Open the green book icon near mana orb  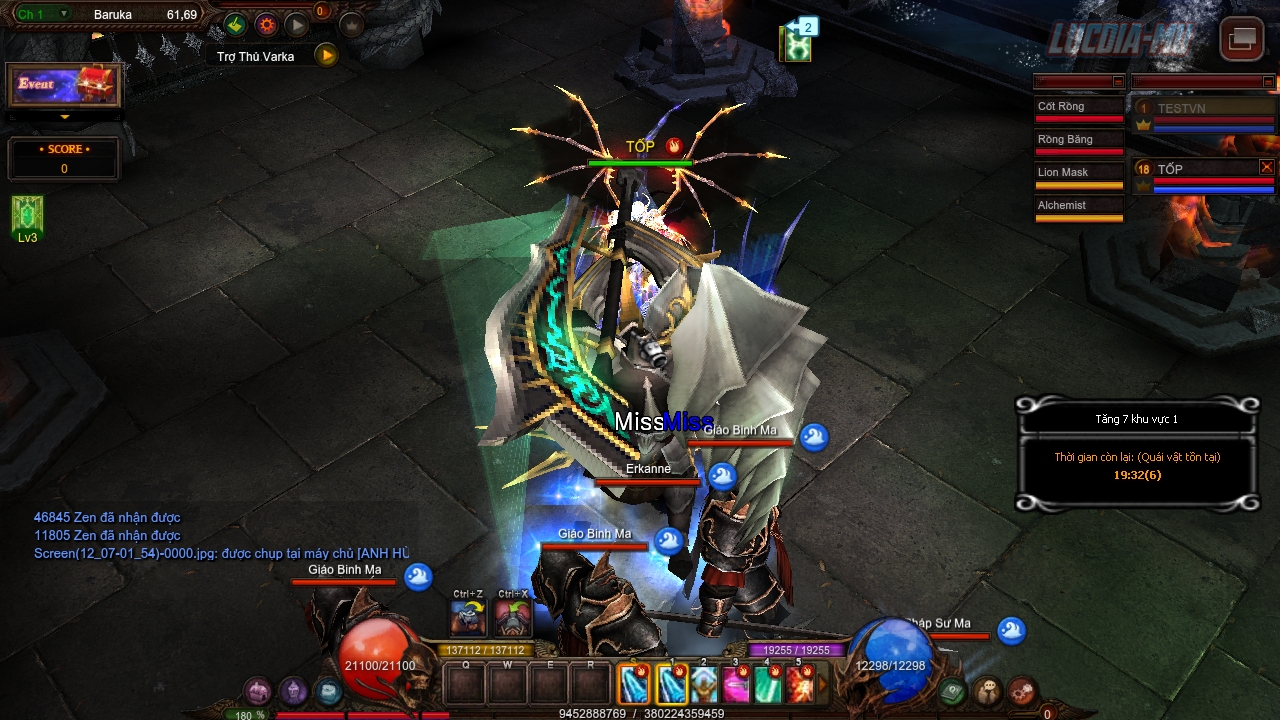[x=954, y=691]
